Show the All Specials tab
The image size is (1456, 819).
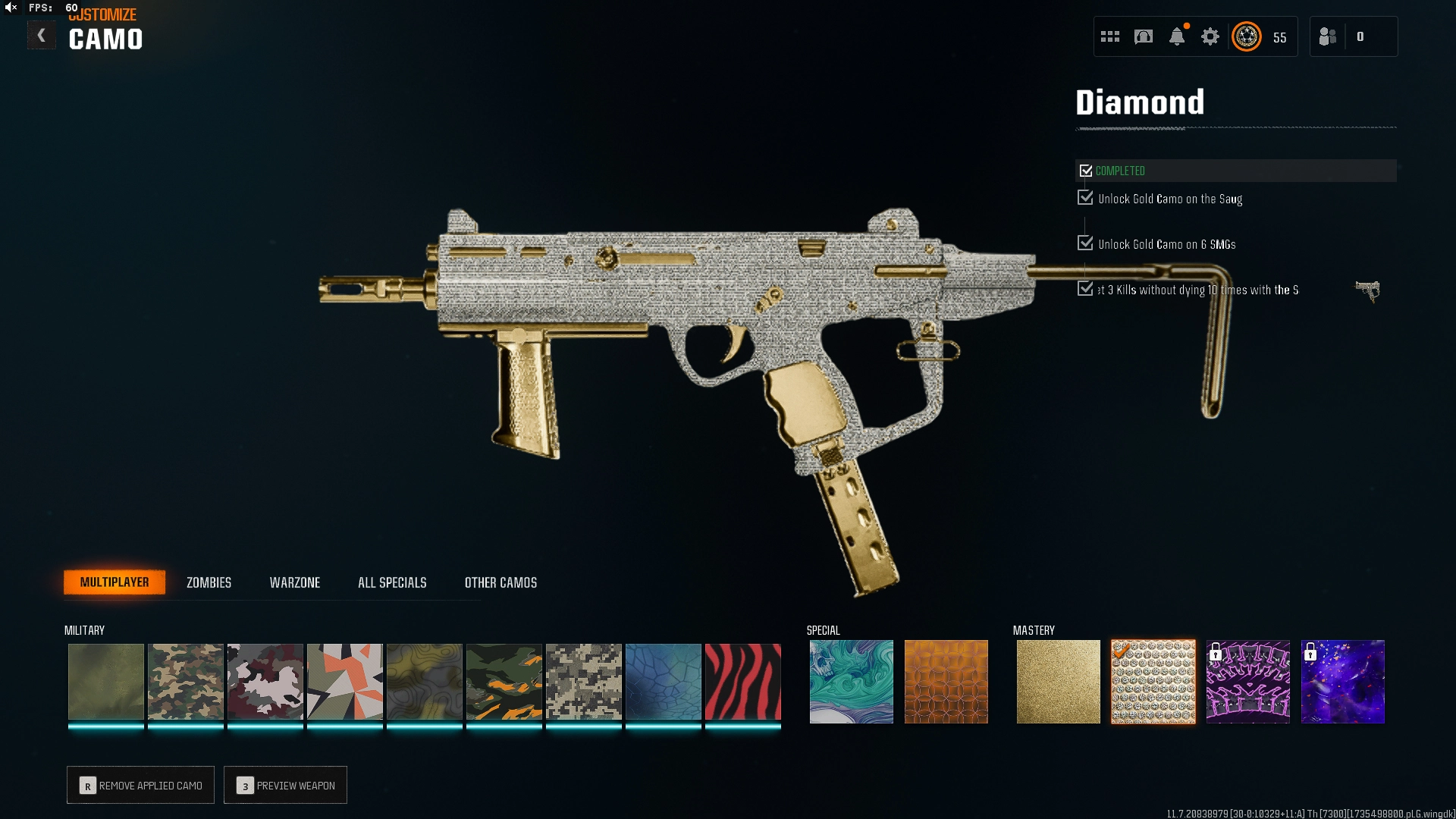[x=392, y=582]
